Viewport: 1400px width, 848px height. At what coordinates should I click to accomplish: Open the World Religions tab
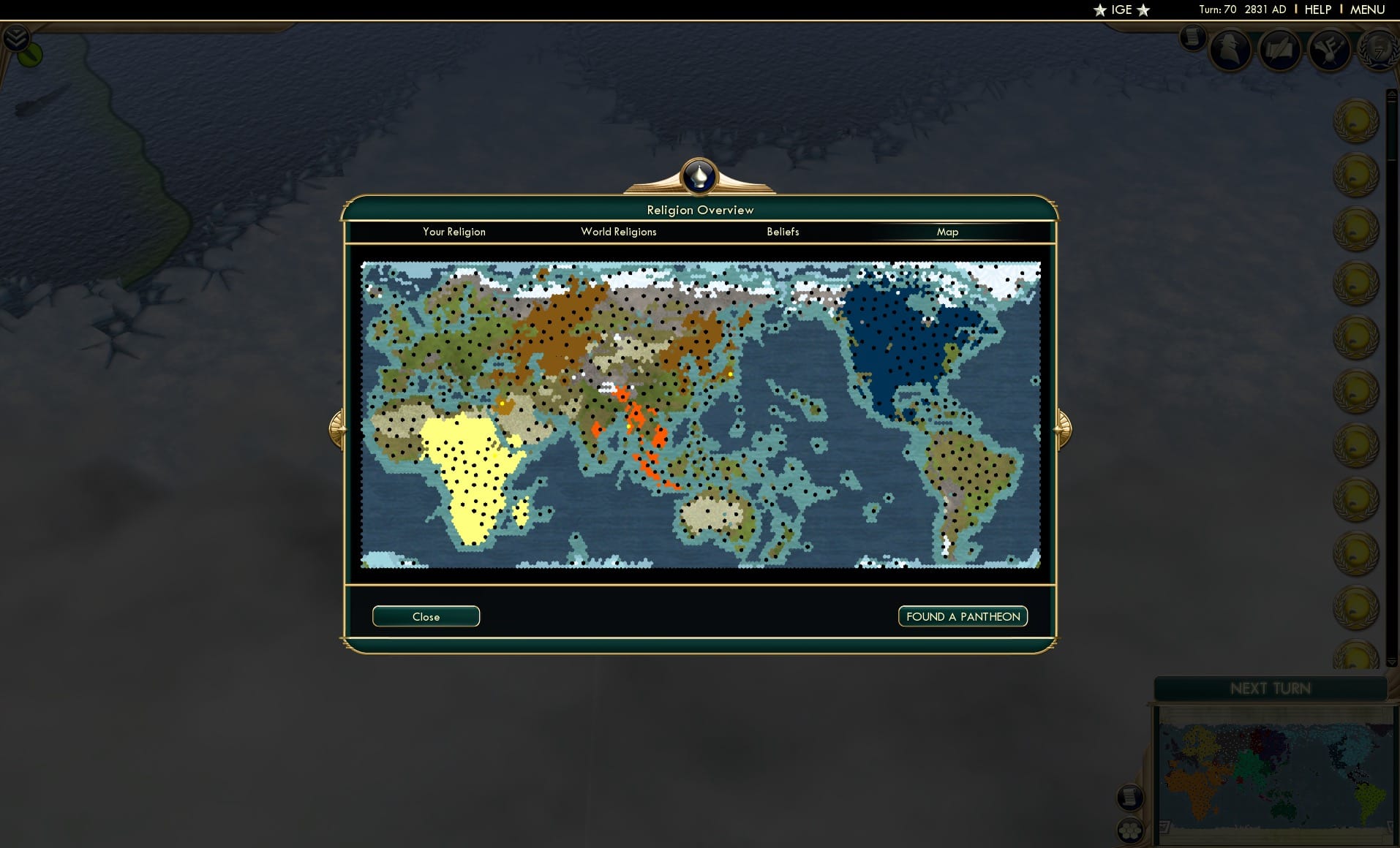tap(618, 232)
